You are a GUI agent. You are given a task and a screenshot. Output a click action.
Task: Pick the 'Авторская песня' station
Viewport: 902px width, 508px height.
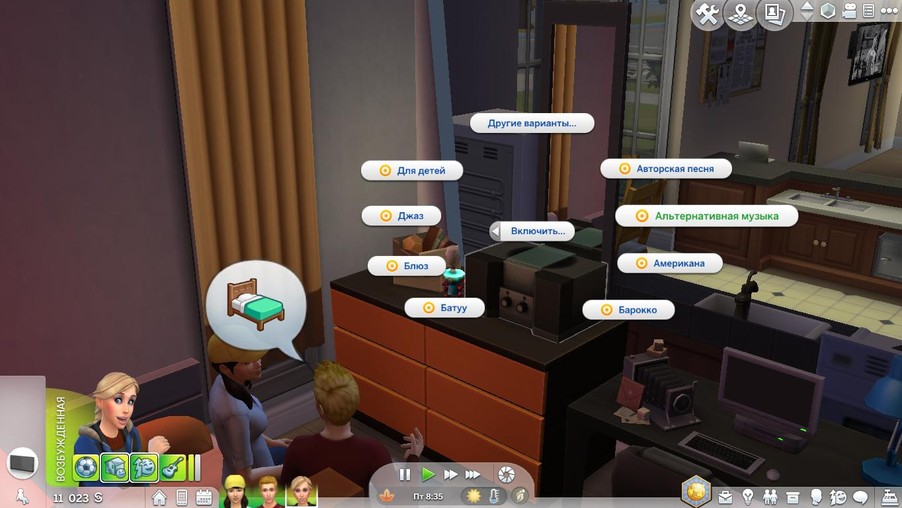click(x=666, y=169)
